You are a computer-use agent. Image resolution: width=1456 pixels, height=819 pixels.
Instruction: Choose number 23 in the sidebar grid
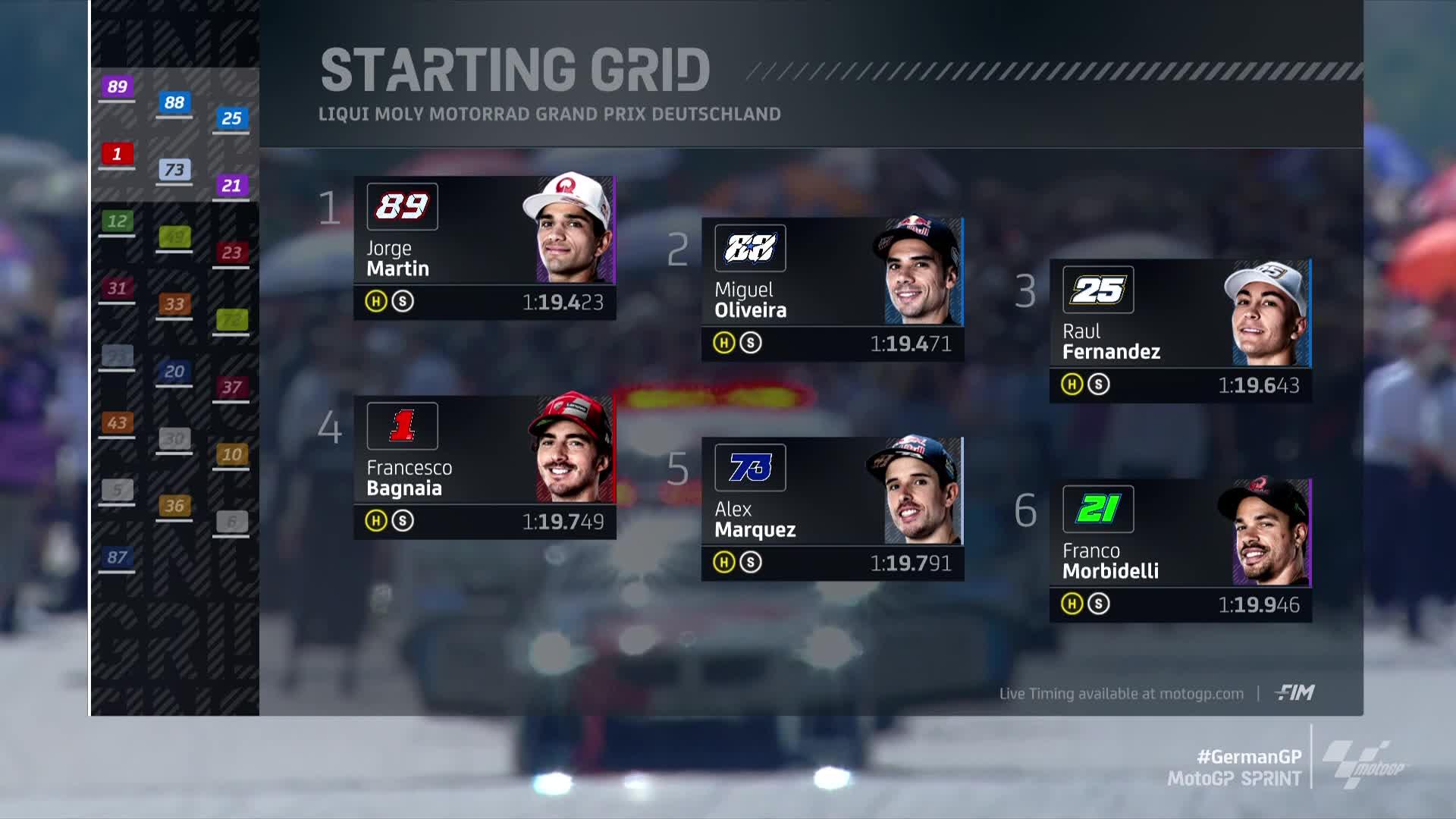click(x=231, y=253)
